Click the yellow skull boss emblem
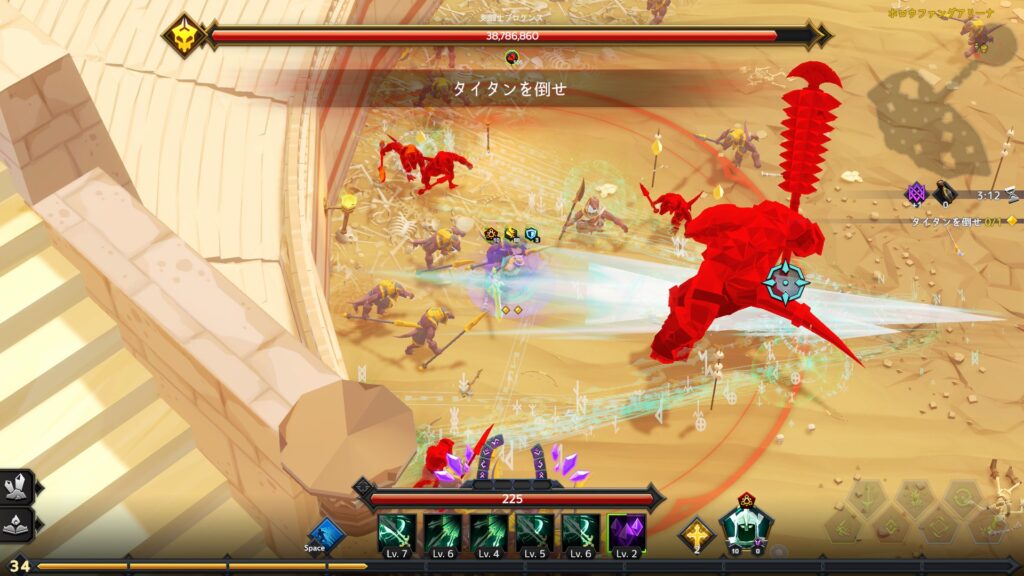 point(185,35)
